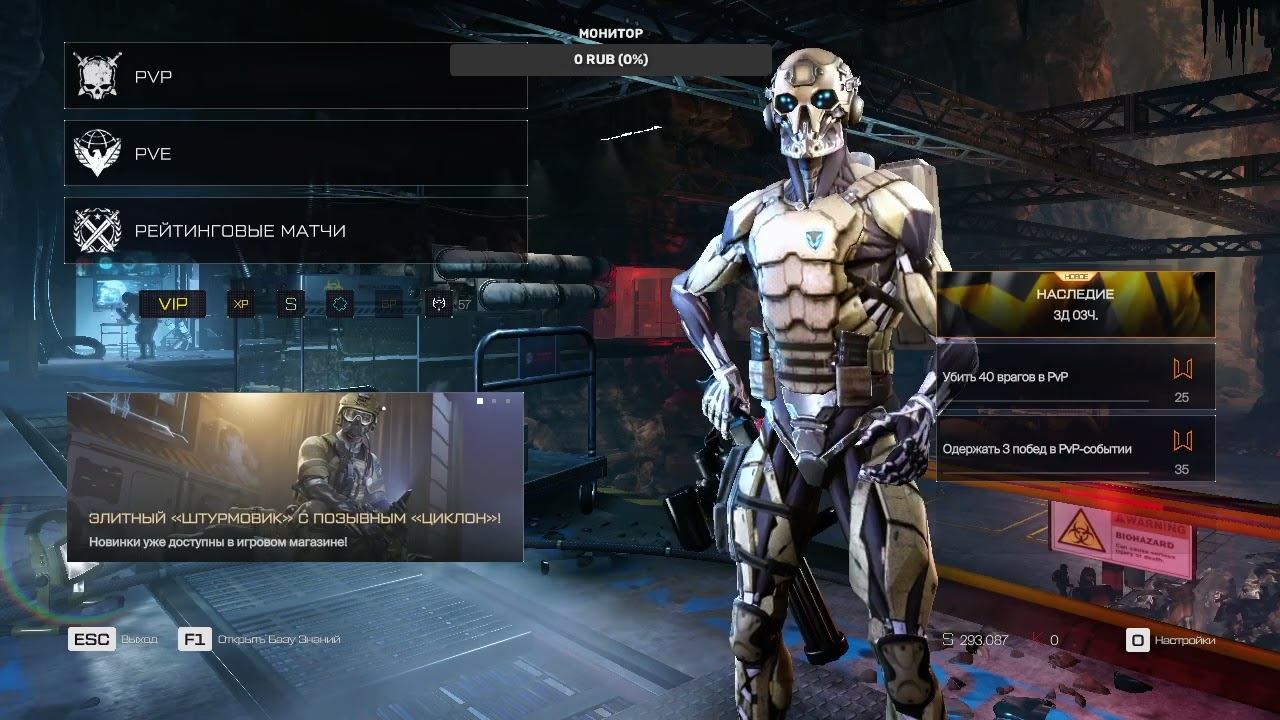Select the PVE menu entry
The image size is (1280, 720).
pos(295,153)
